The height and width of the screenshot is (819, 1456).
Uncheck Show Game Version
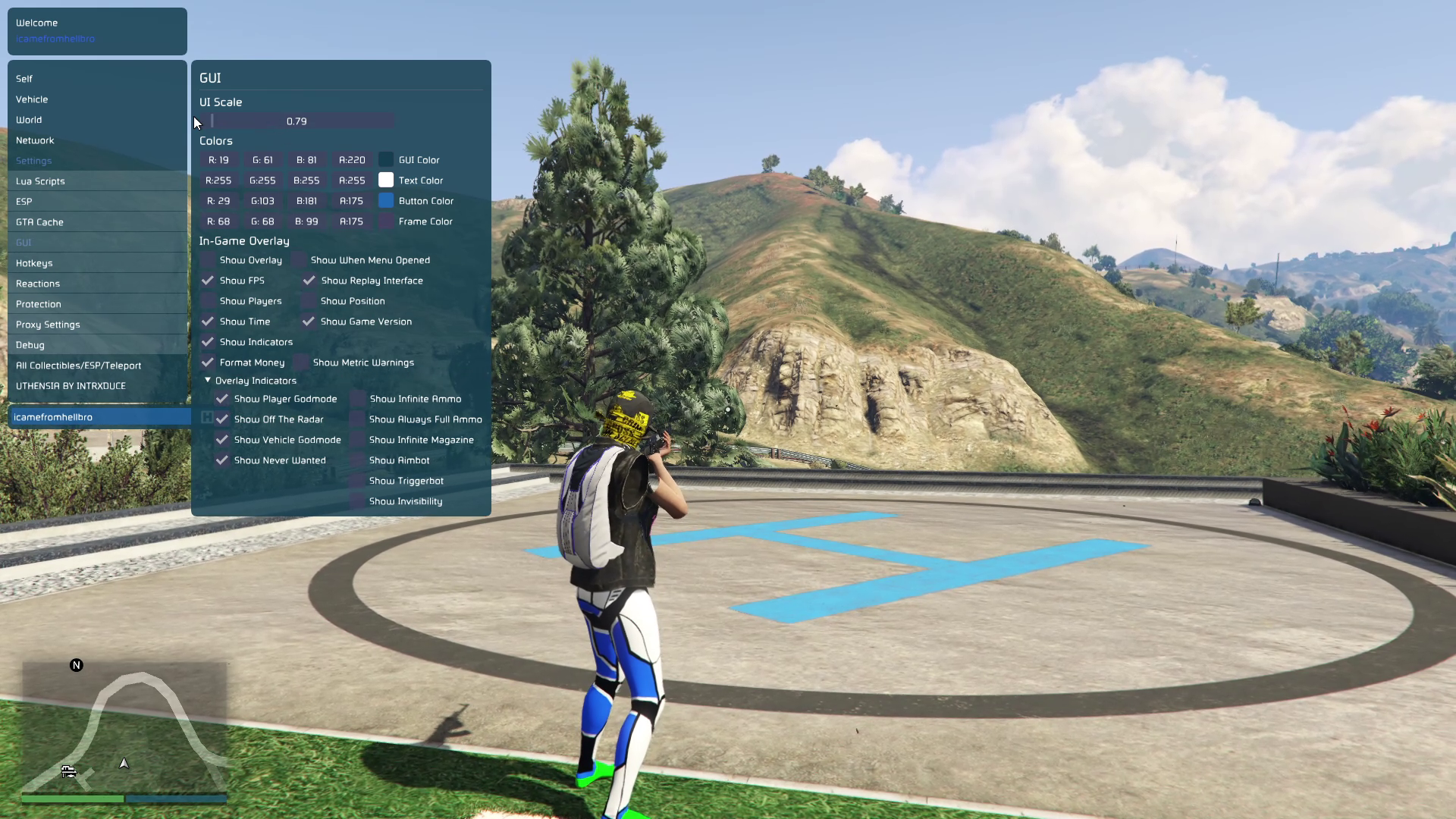(309, 322)
